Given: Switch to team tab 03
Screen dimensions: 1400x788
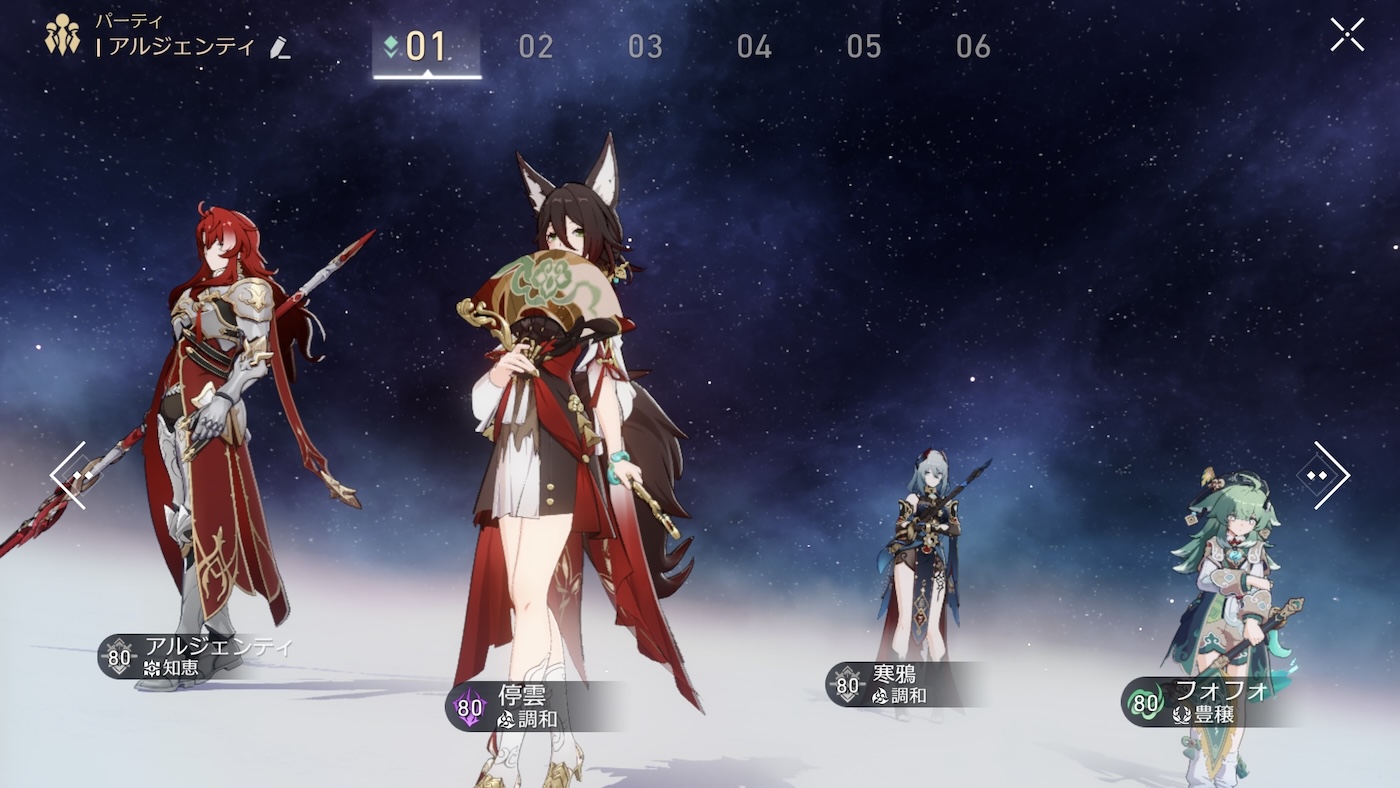Looking at the screenshot, I should coord(645,47).
